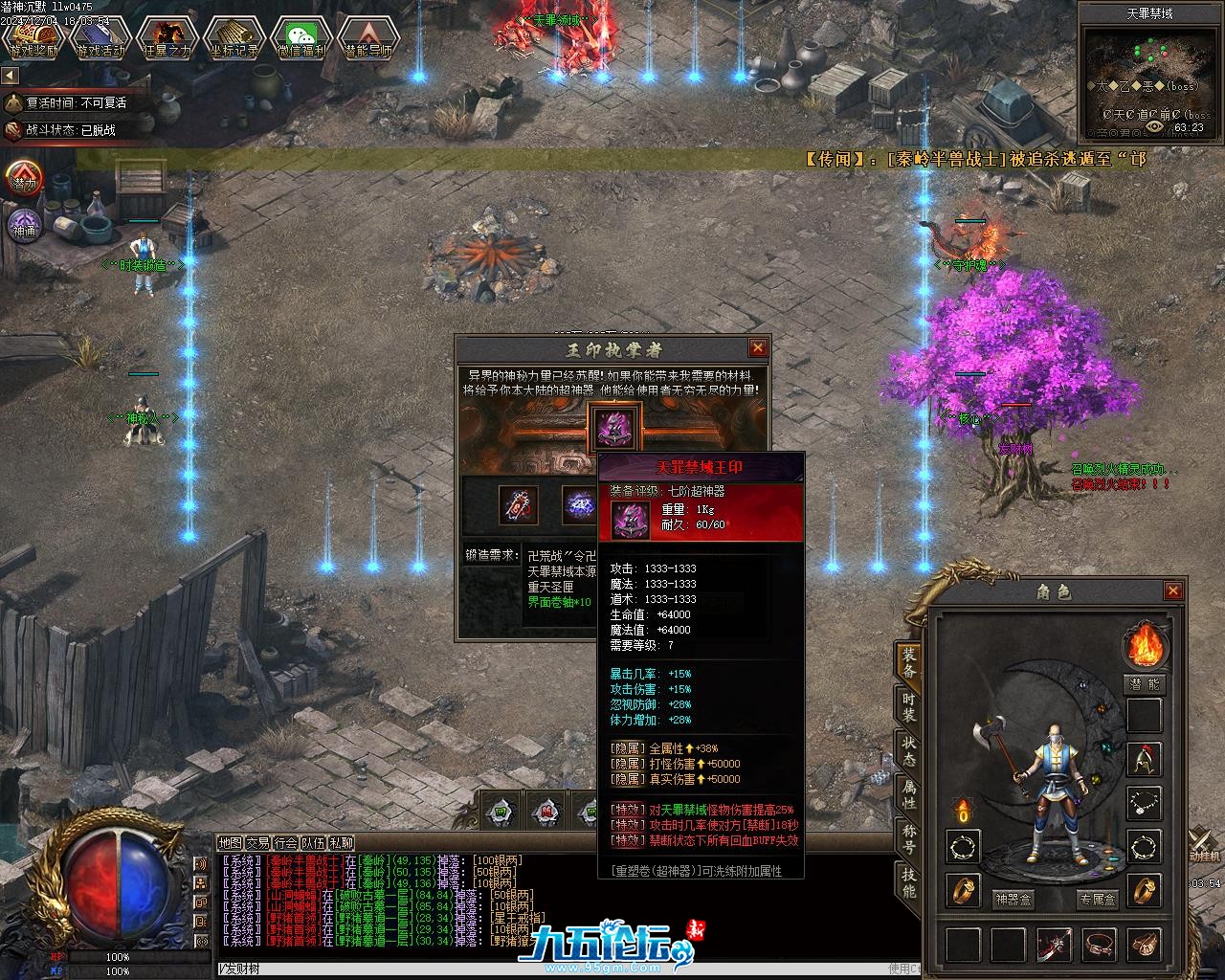The height and width of the screenshot is (980, 1225).
Task: Click the round purple 神通 button
Action: click(25, 227)
